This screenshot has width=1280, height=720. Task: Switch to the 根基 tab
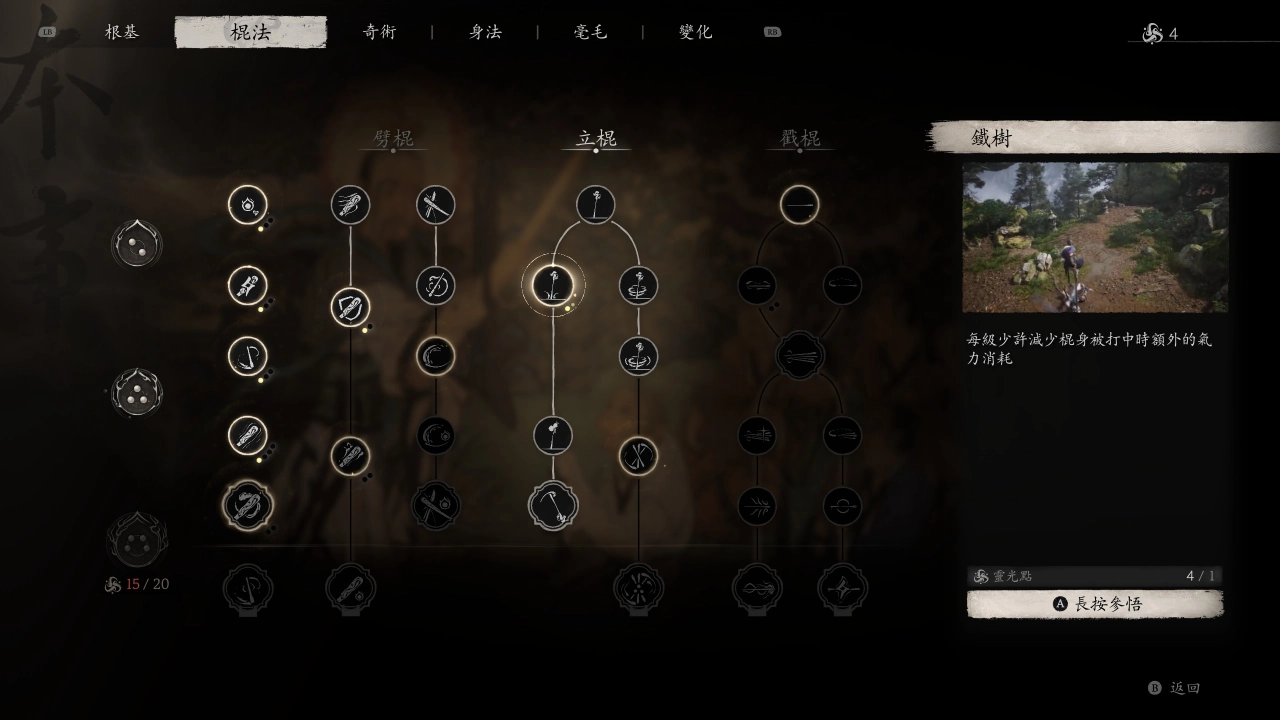pyautogui.click(x=122, y=32)
